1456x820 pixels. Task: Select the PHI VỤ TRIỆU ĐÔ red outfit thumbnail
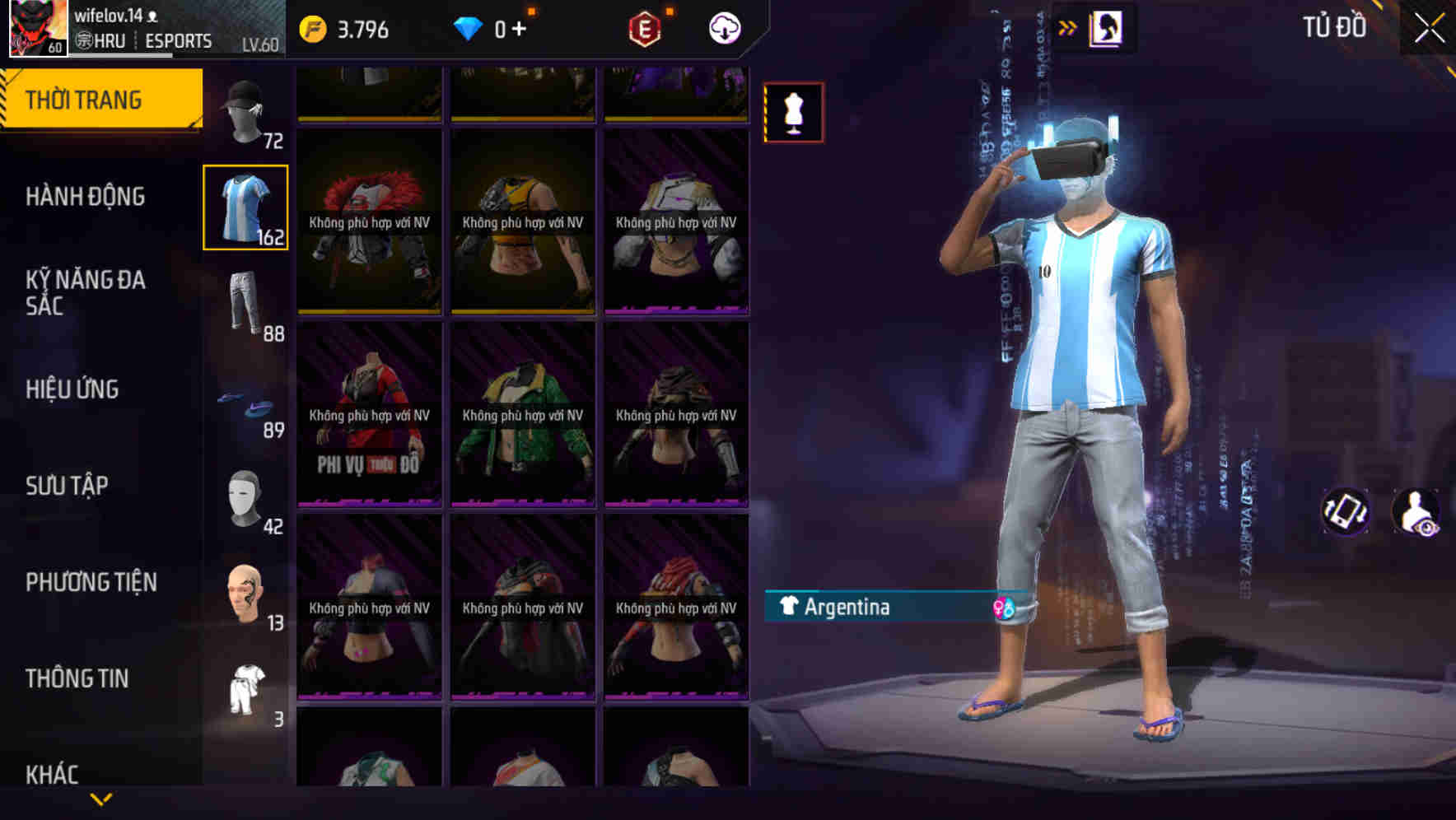368,416
